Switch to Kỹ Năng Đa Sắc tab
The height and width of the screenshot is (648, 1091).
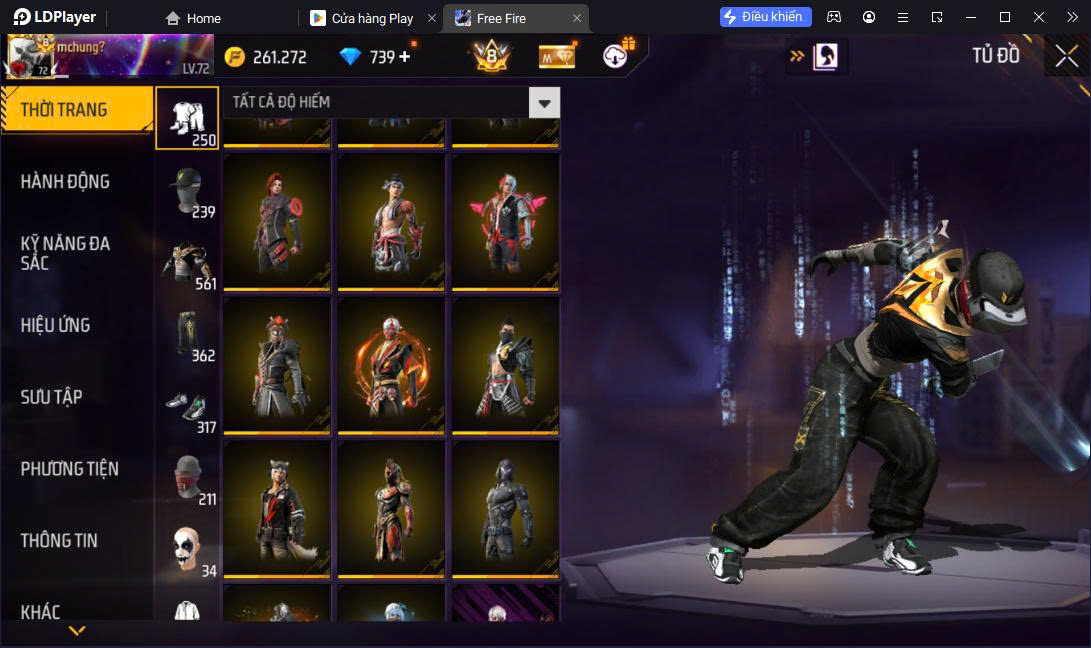tap(66, 253)
